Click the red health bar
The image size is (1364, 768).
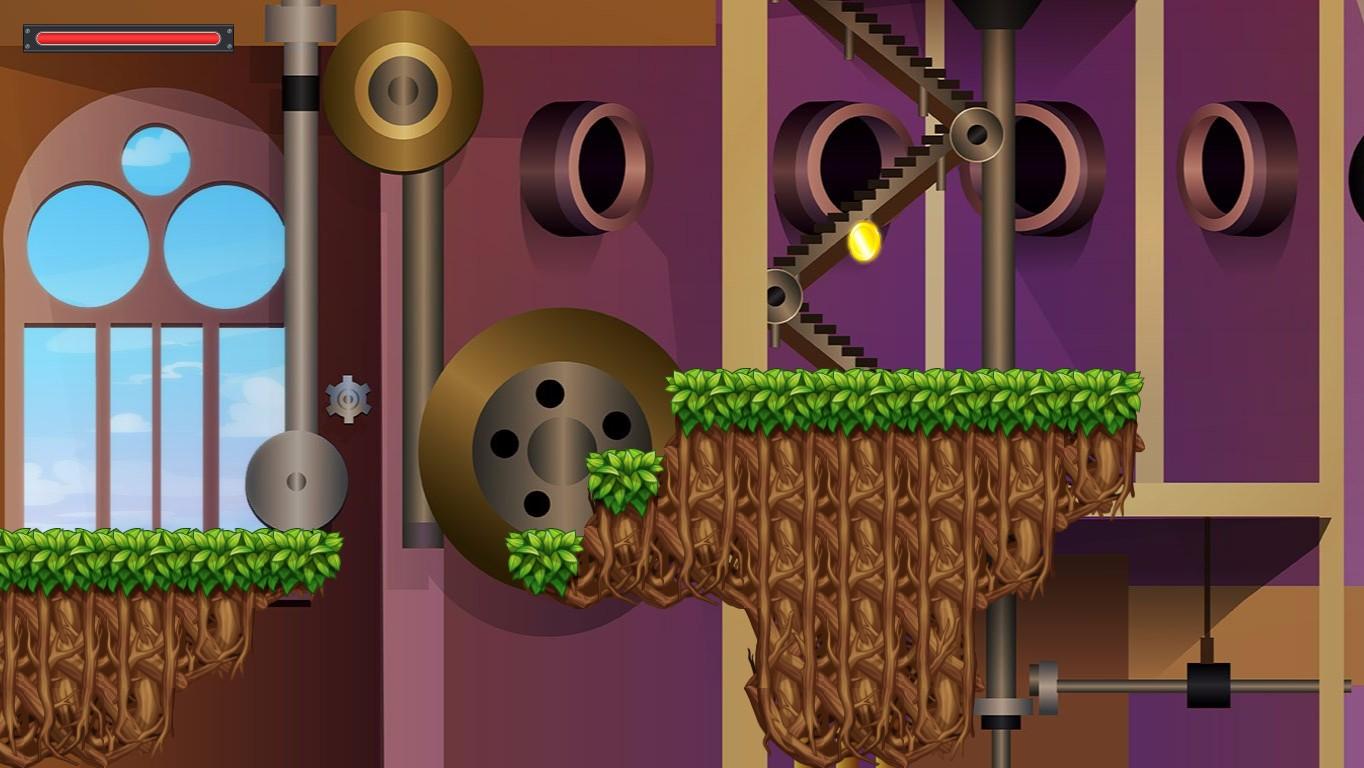(x=128, y=37)
